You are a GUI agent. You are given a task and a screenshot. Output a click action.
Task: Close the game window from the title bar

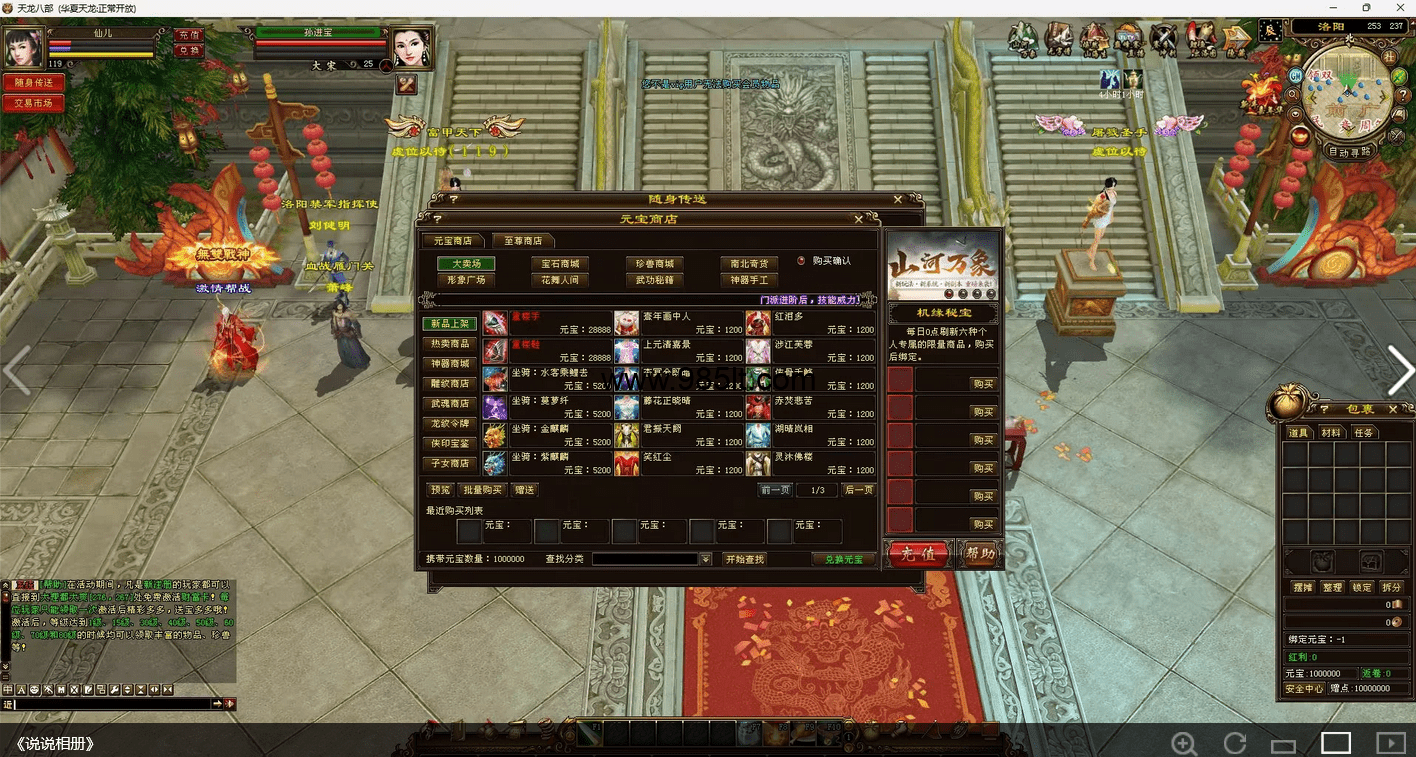1397,8
